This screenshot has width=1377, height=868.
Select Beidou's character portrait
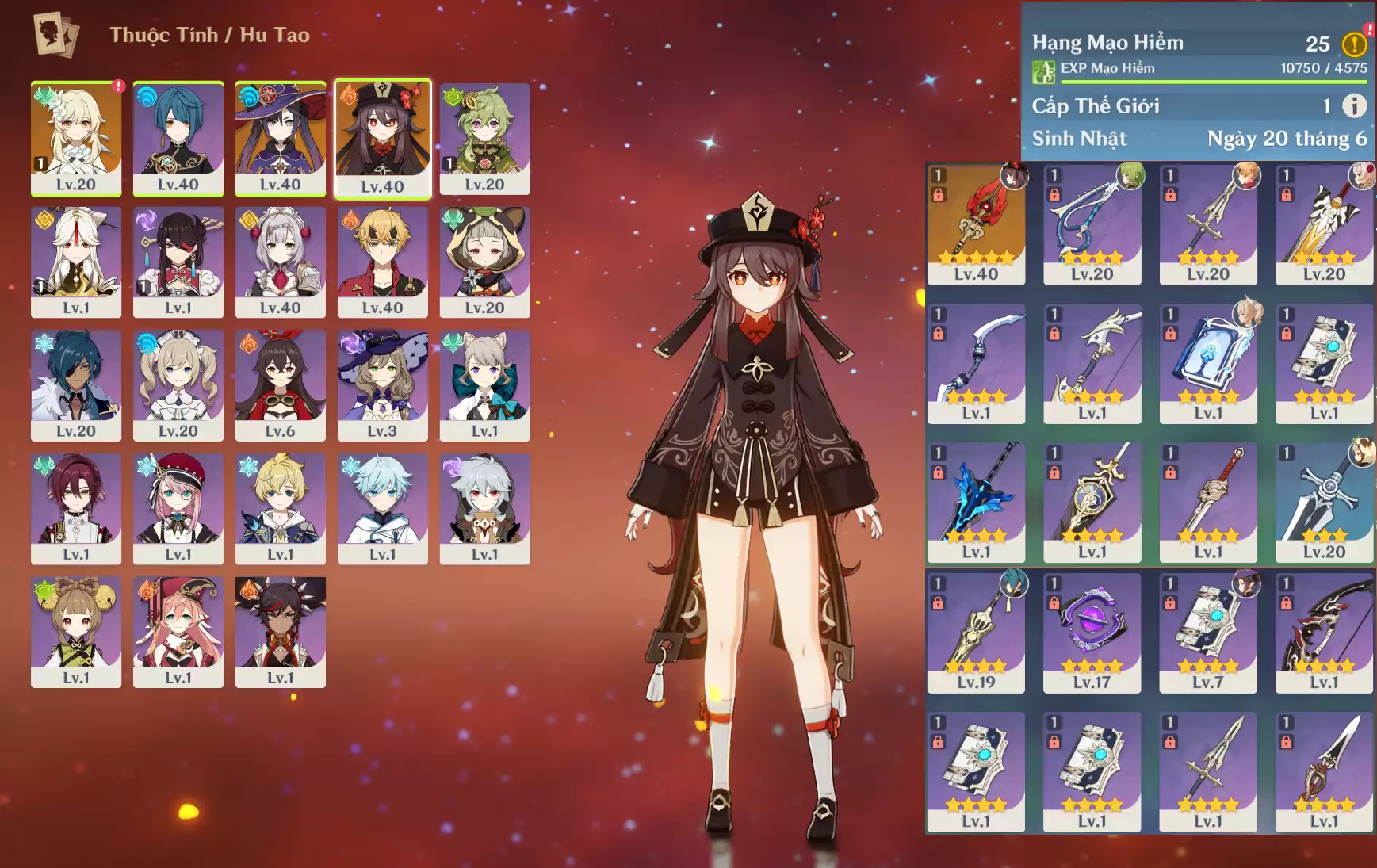click(x=178, y=262)
